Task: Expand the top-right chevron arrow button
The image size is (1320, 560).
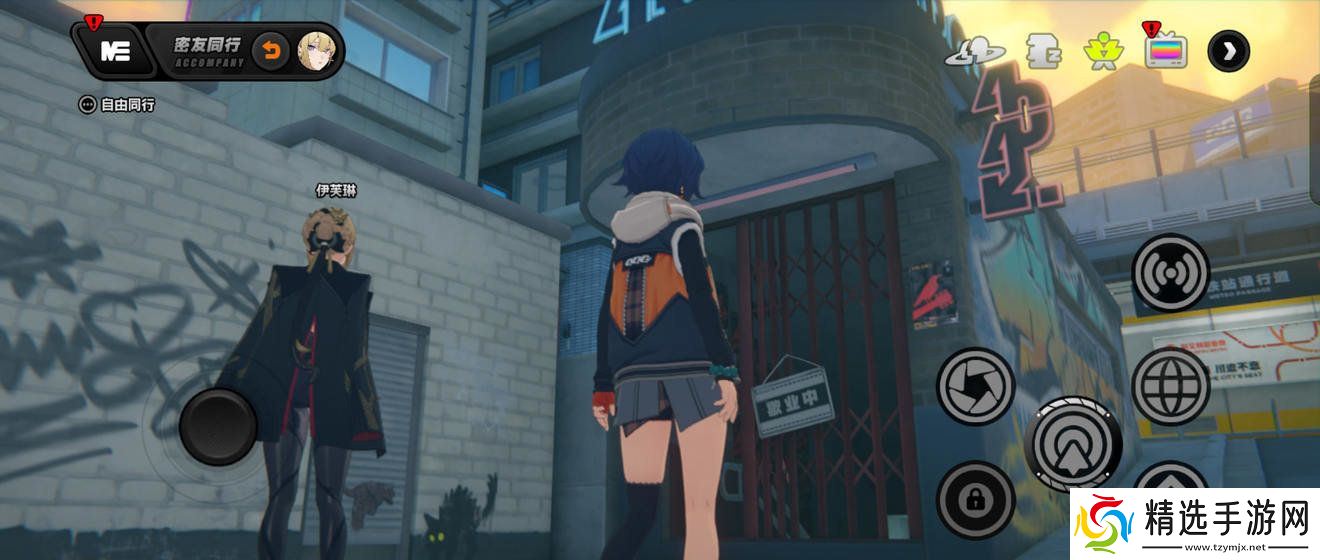Action: [1228, 51]
